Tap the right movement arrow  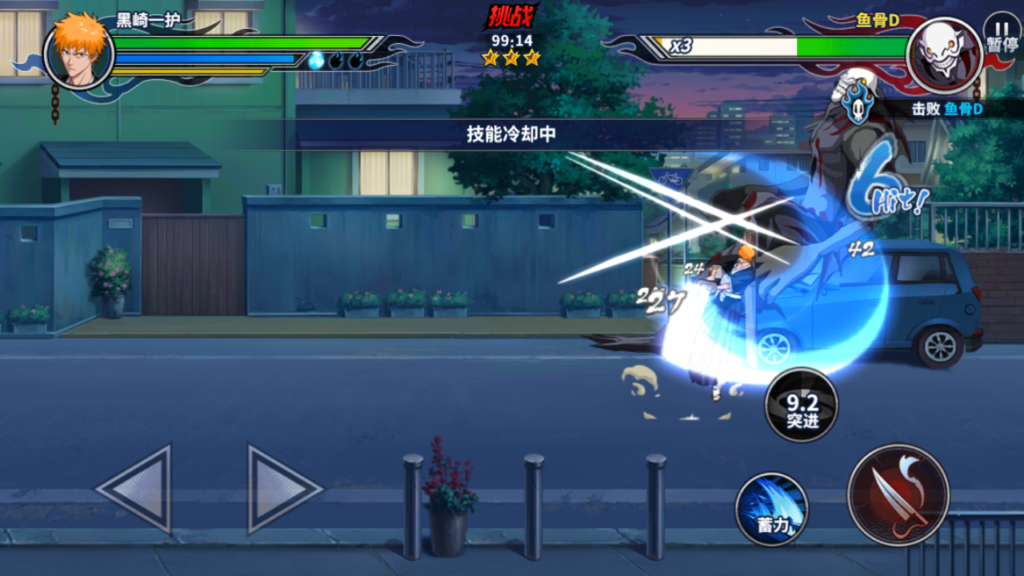[x=283, y=488]
